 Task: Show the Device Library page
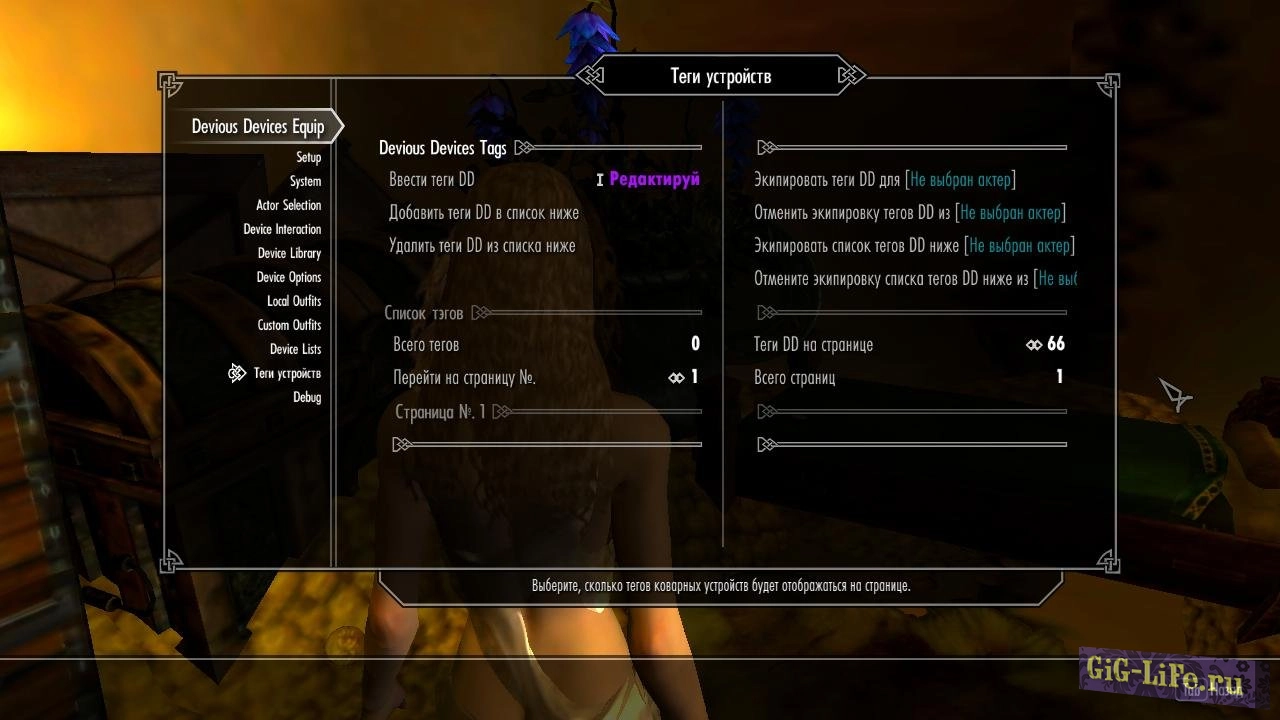pyautogui.click(x=289, y=254)
